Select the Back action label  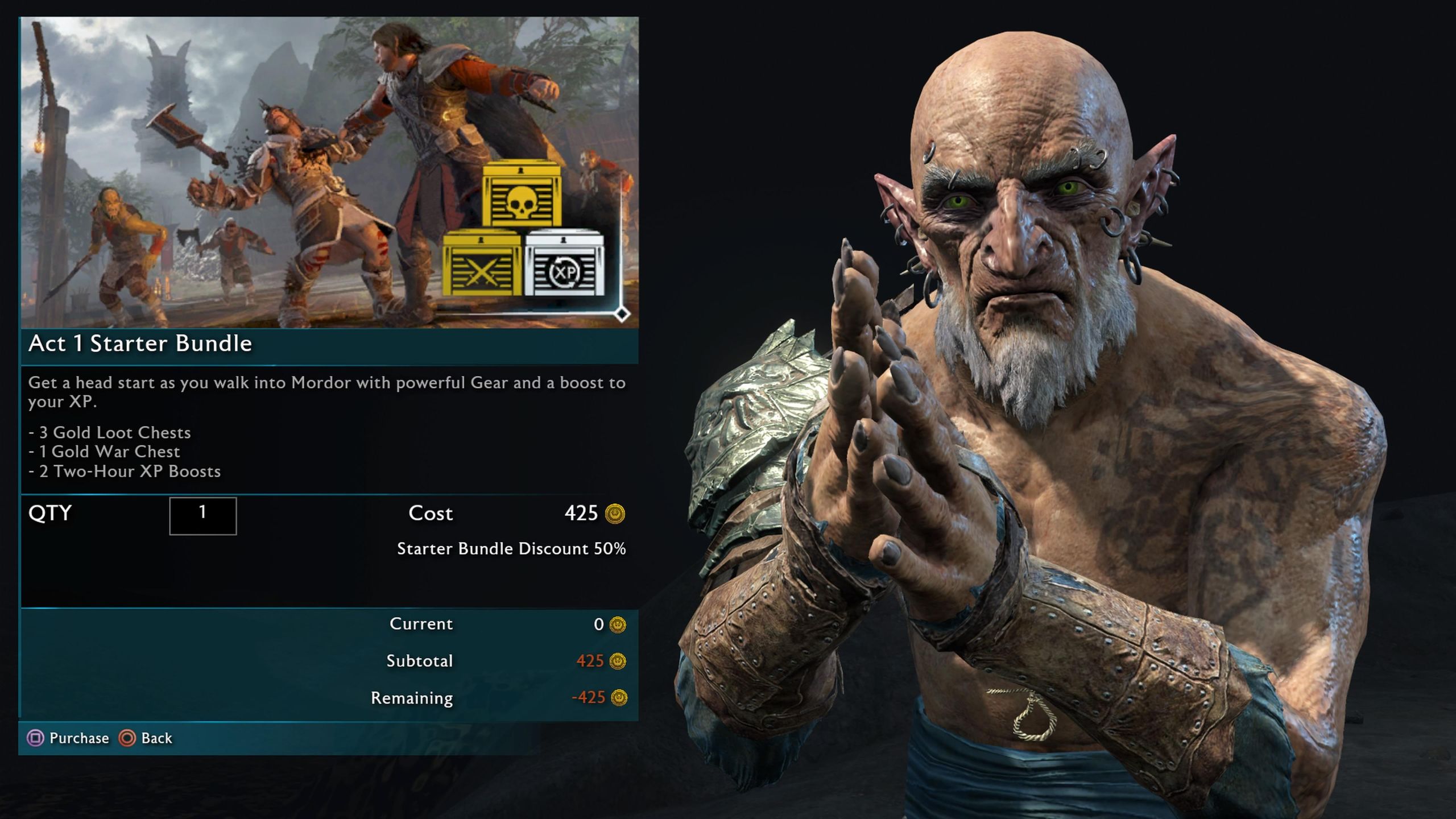coord(156,738)
